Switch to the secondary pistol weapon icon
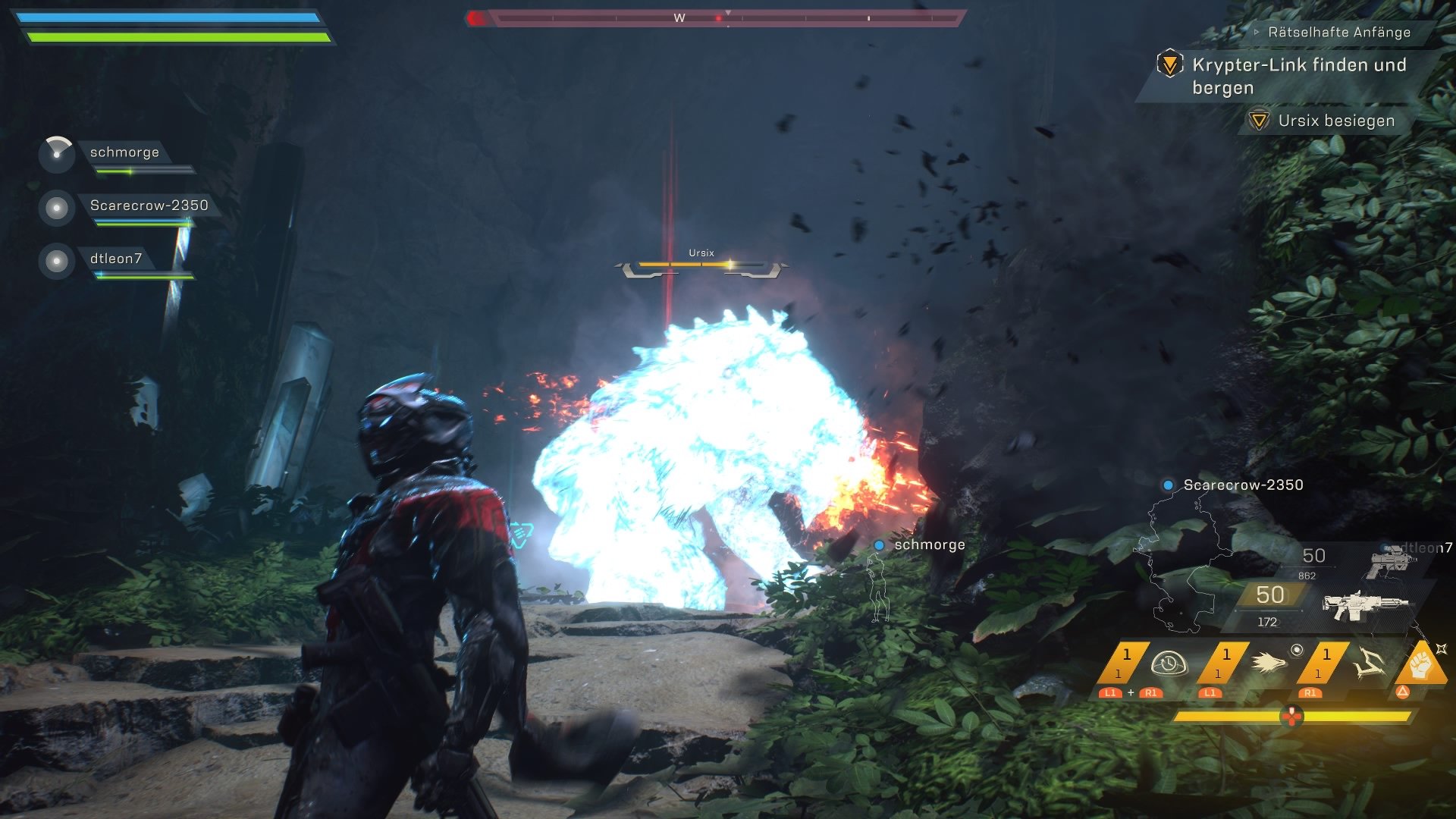Image resolution: width=1456 pixels, height=819 pixels. 1389,562
